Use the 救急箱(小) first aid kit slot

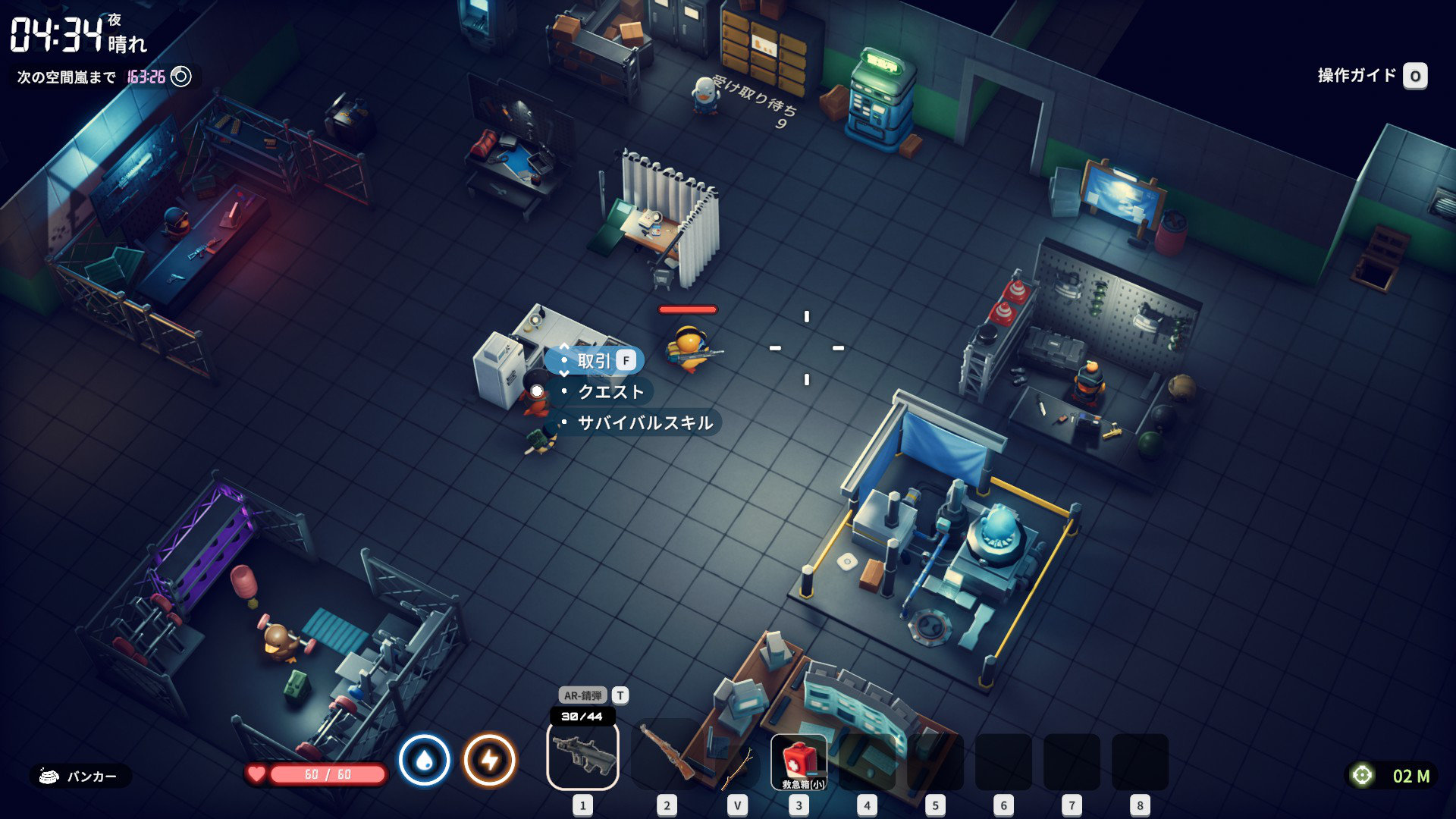(799, 761)
